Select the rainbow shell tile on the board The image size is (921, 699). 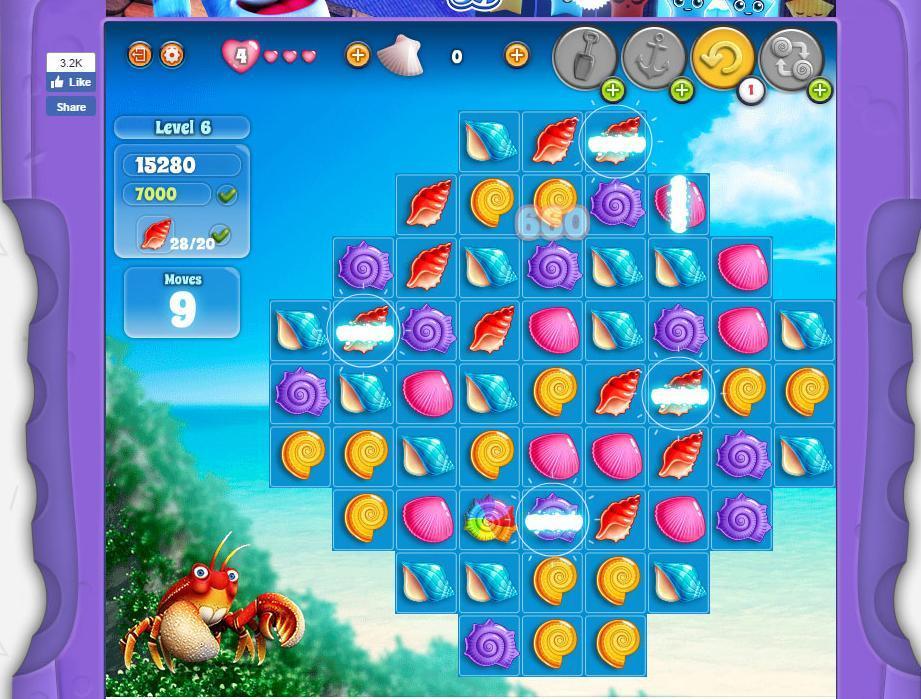tap(490, 520)
